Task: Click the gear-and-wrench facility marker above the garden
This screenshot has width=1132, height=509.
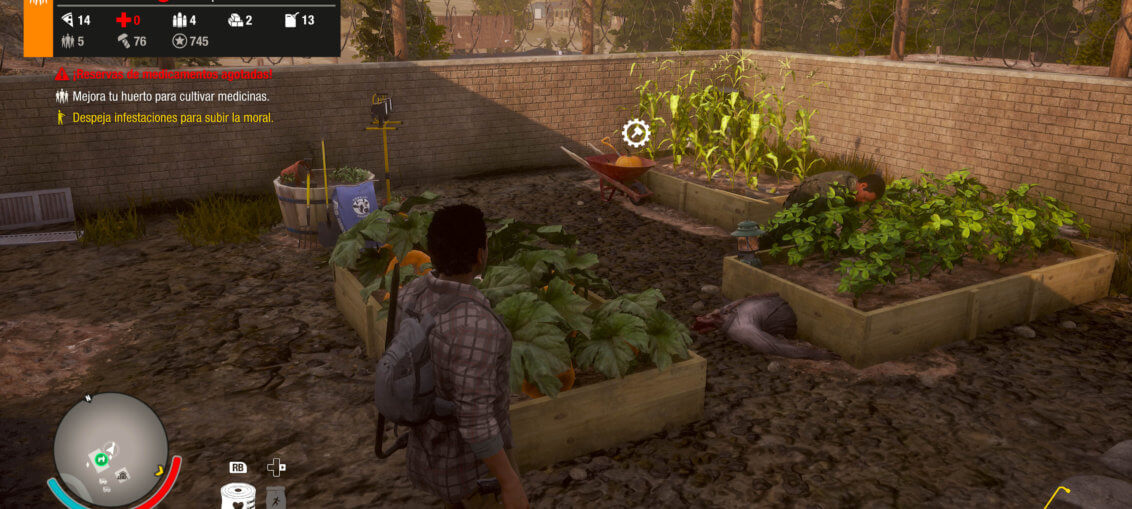Action: click(x=636, y=133)
